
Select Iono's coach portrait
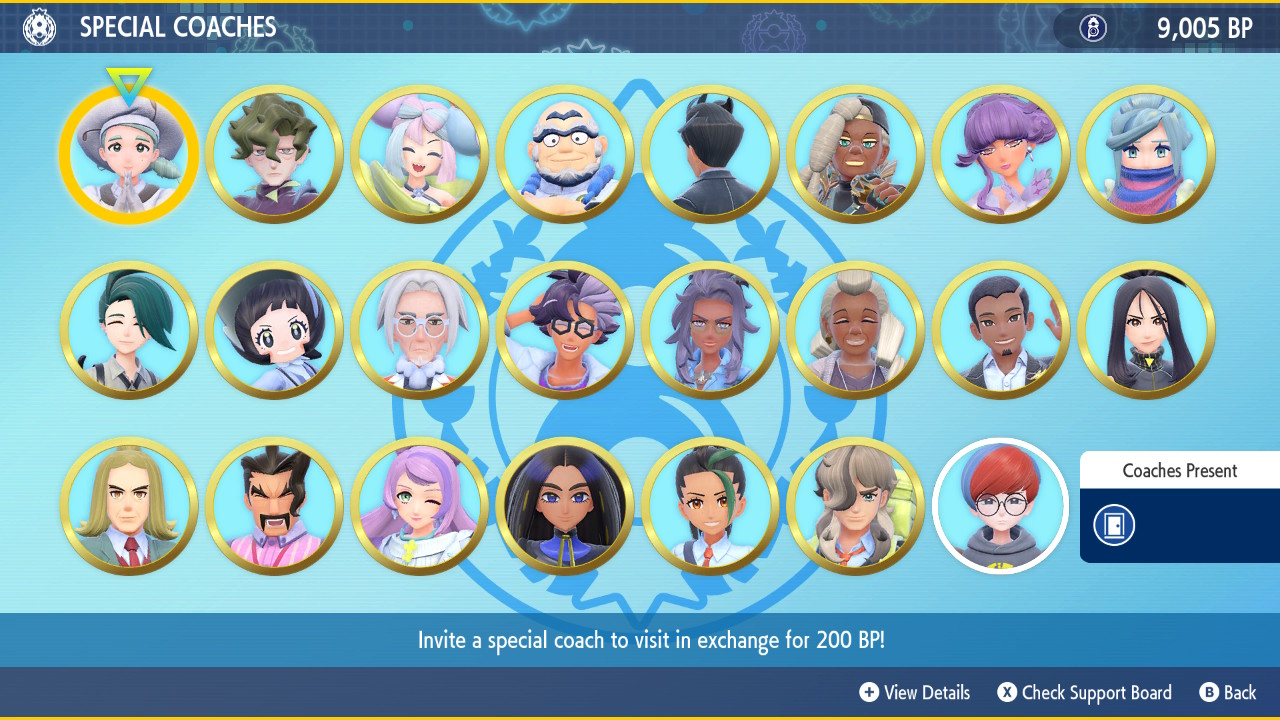420,153
